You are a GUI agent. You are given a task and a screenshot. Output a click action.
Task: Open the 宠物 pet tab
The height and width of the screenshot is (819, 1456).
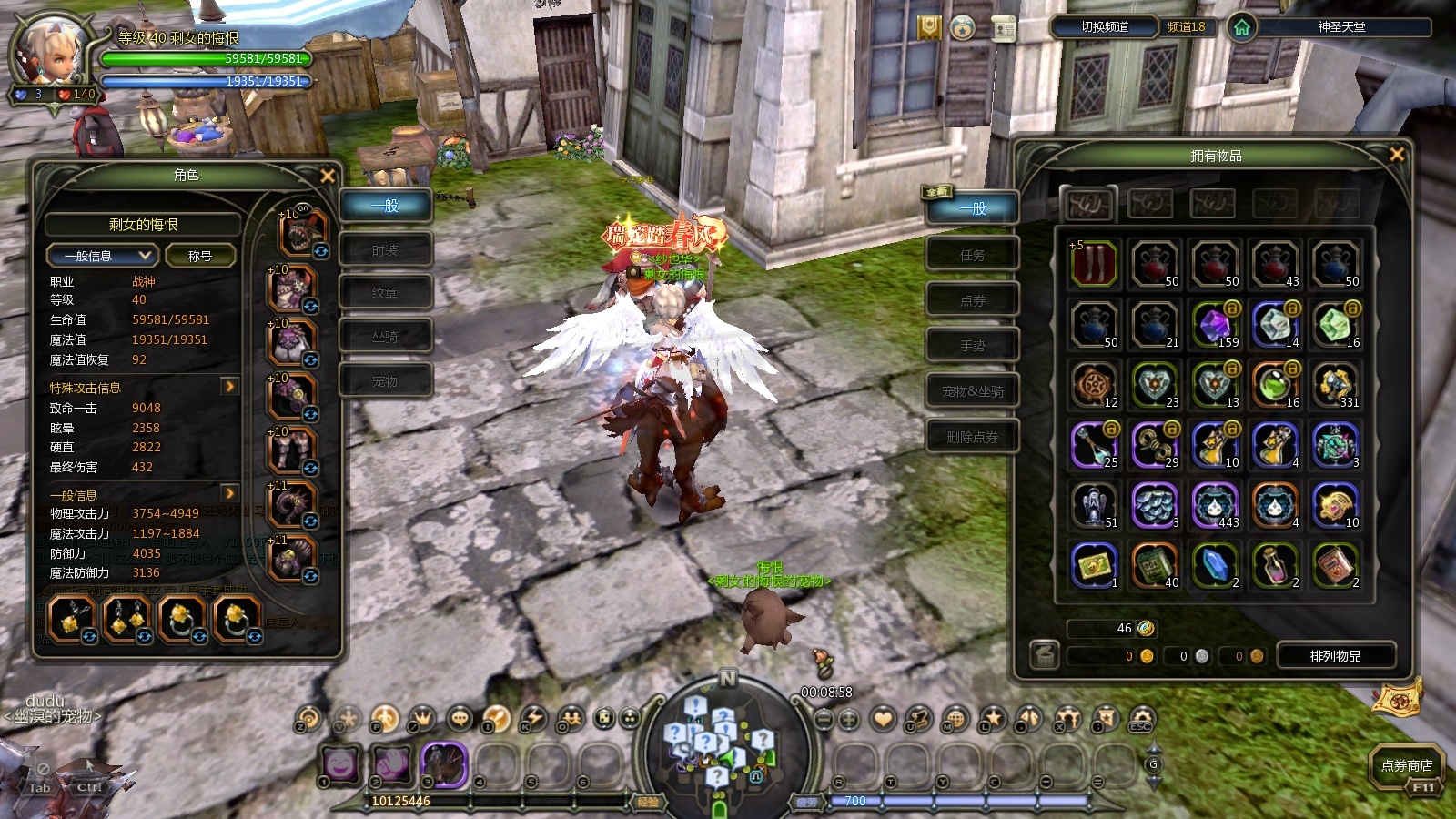coord(385,381)
